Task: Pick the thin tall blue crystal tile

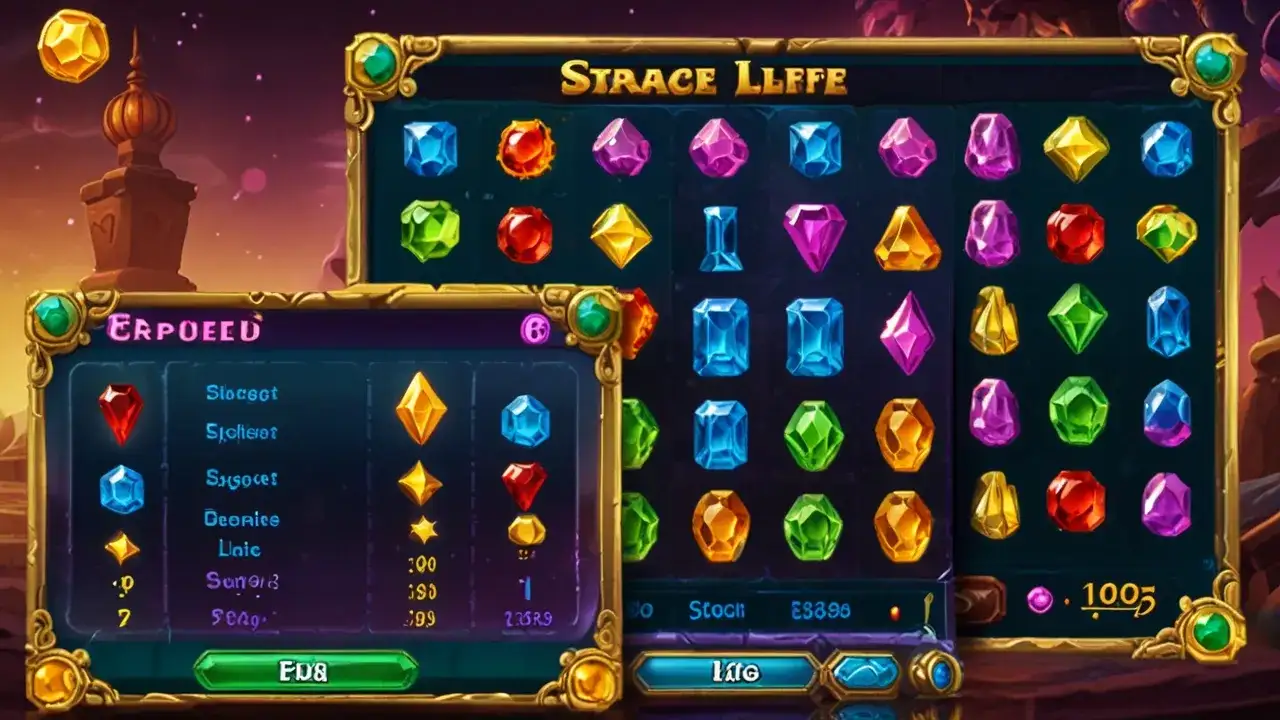Action: coord(720,238)
